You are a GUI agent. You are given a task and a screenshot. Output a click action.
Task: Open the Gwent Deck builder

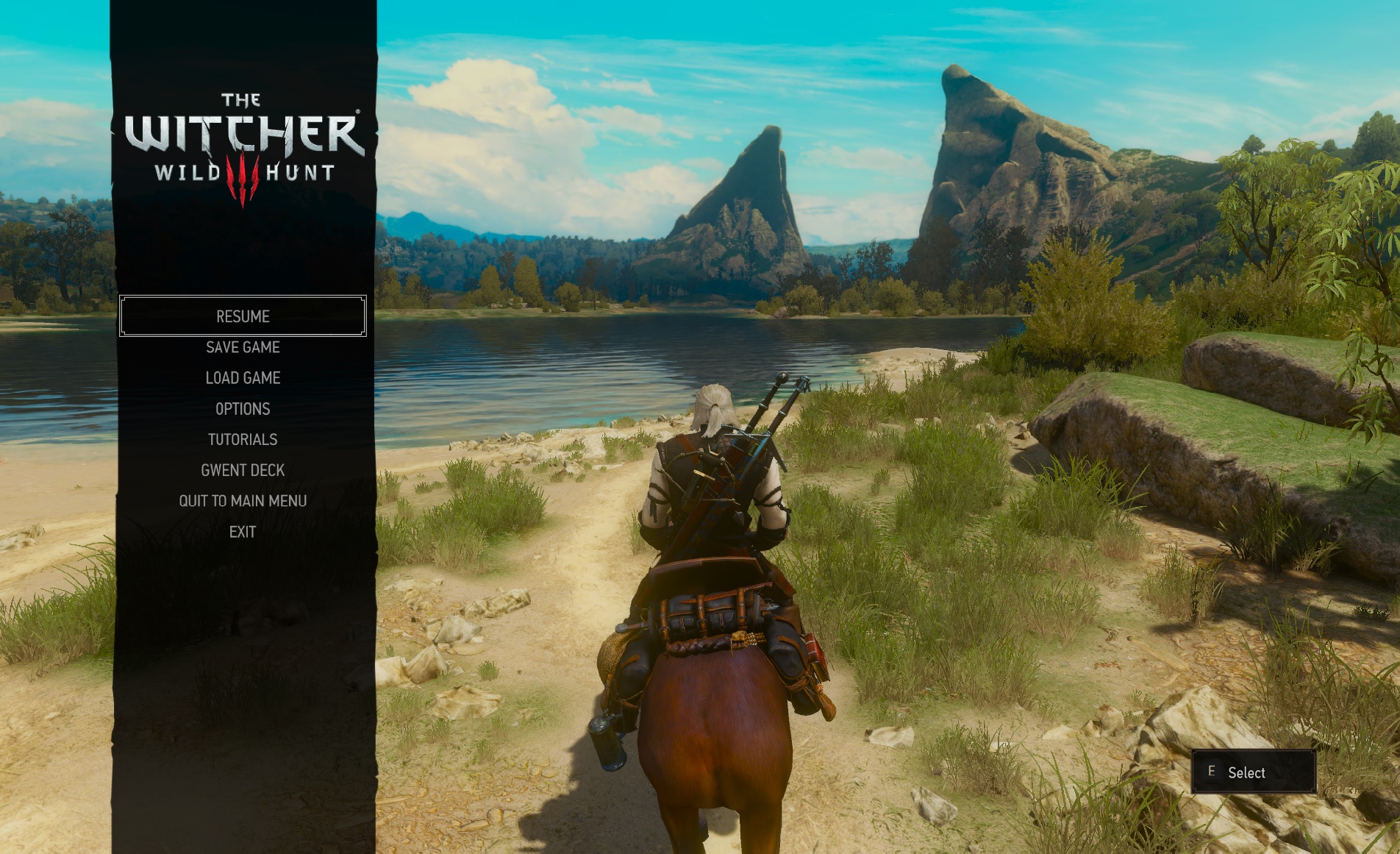(243, 471)
